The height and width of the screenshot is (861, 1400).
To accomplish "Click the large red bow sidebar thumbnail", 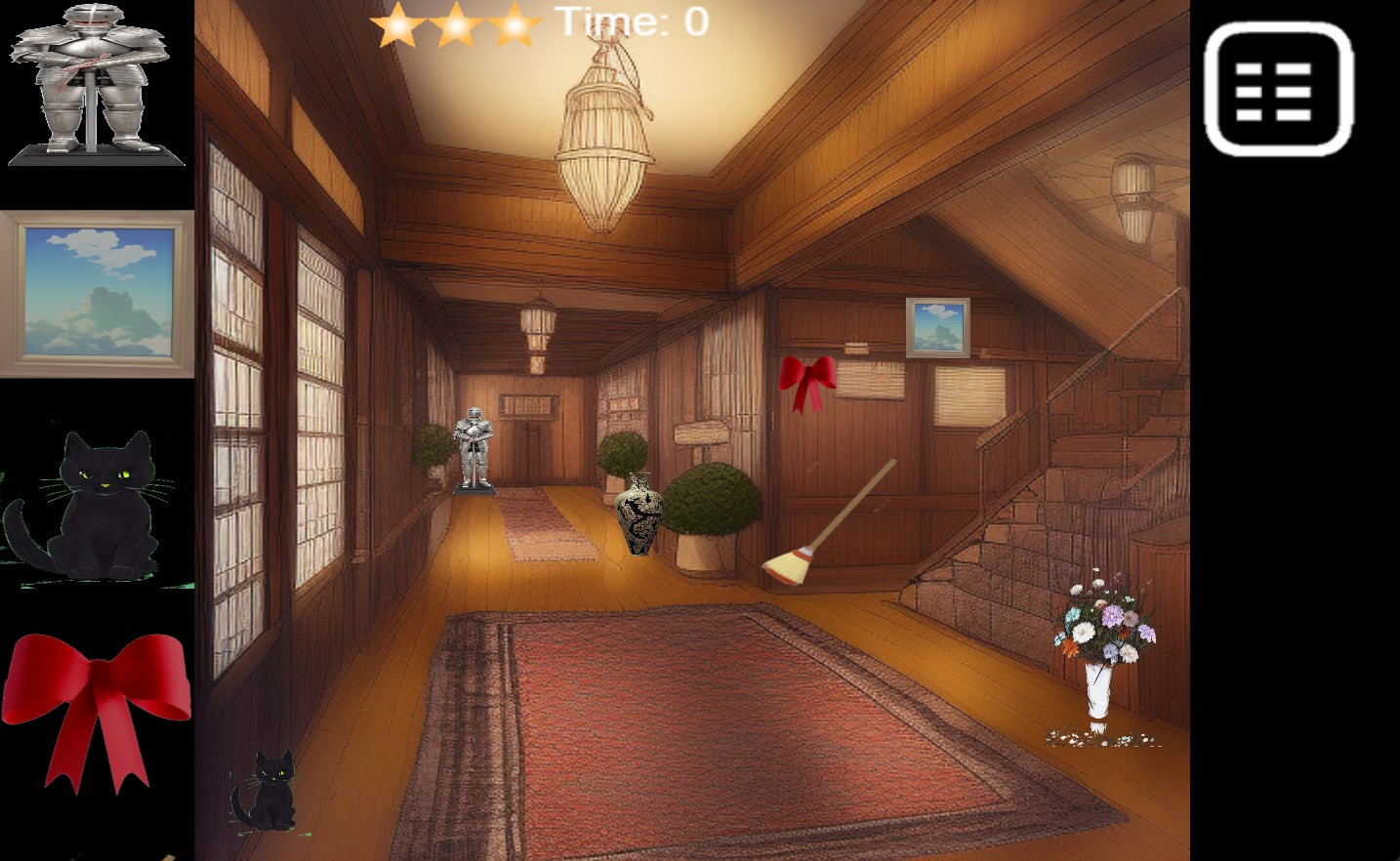I will click(96, 706).
